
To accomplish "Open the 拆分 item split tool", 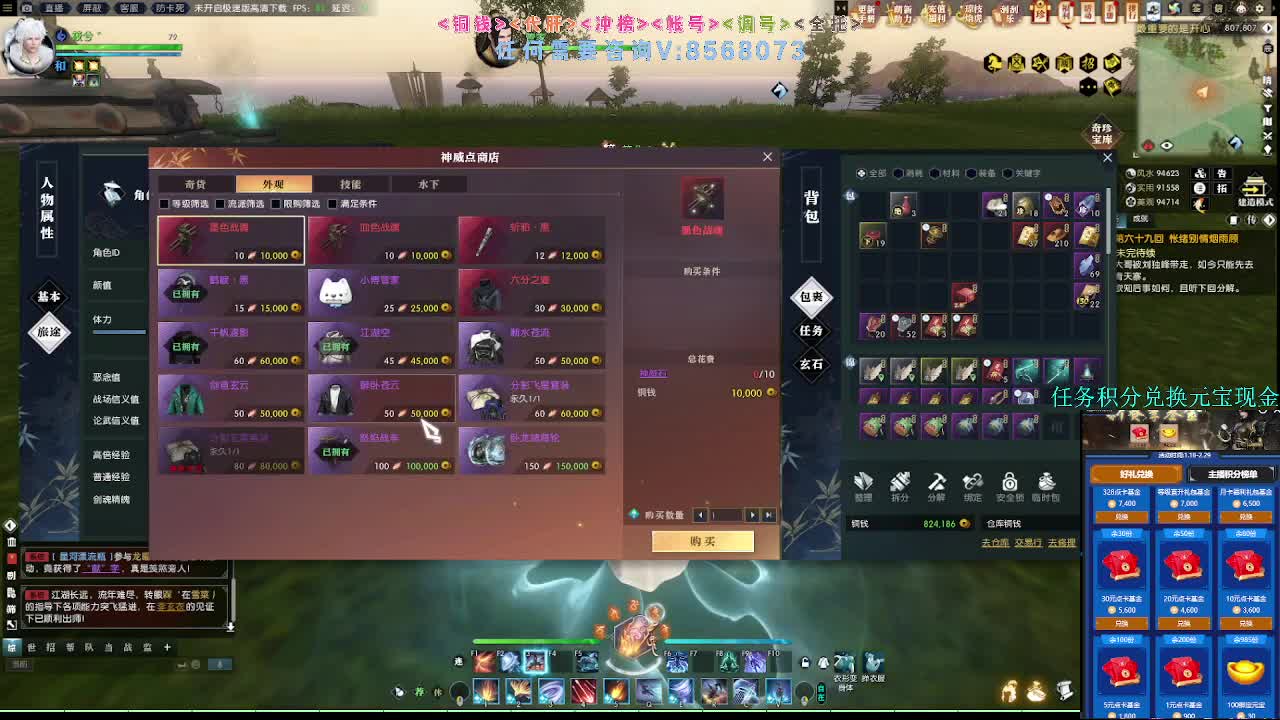I will click(900, 483).
